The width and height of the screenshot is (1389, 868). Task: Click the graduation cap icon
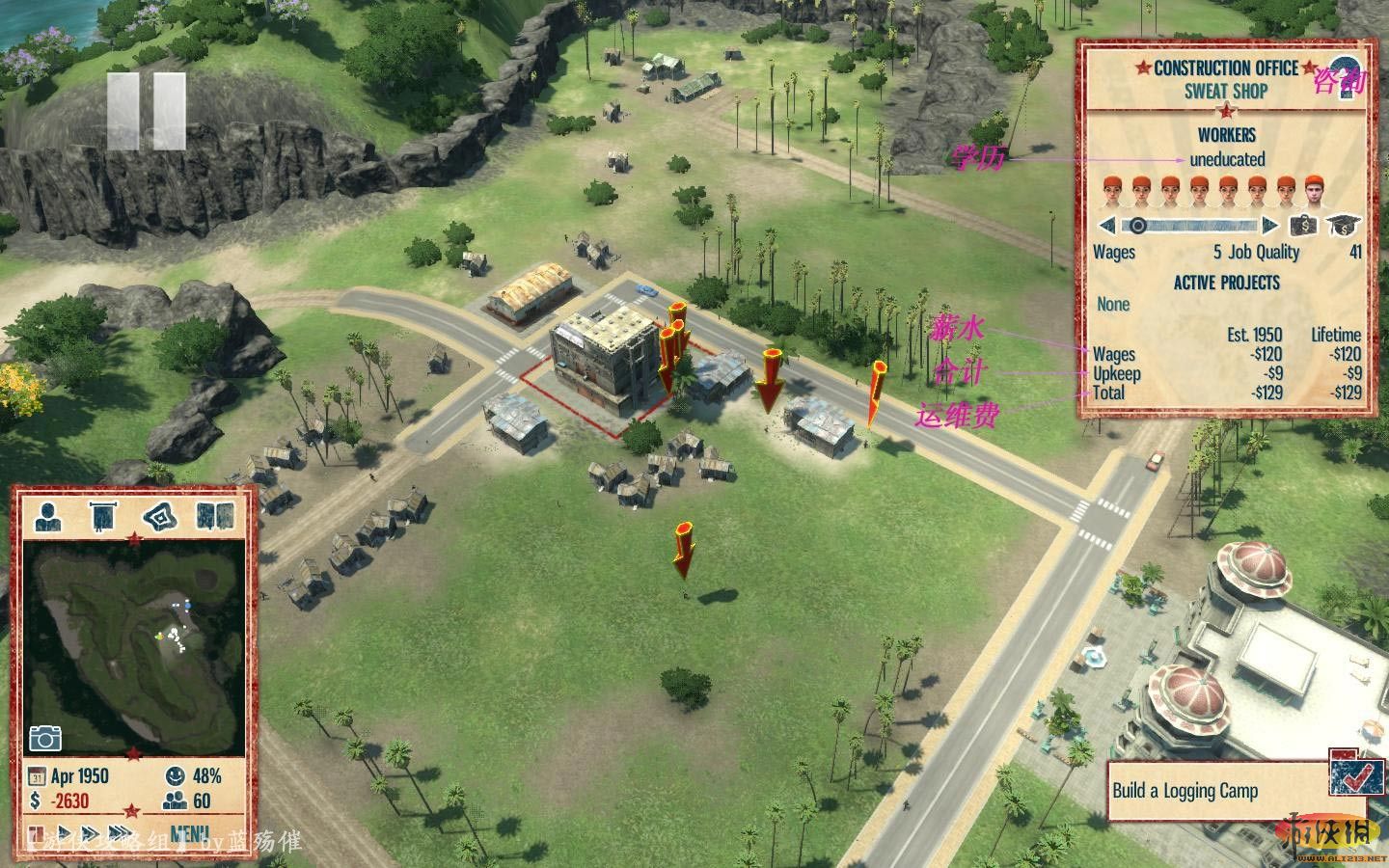click(x=1340, y=226)
